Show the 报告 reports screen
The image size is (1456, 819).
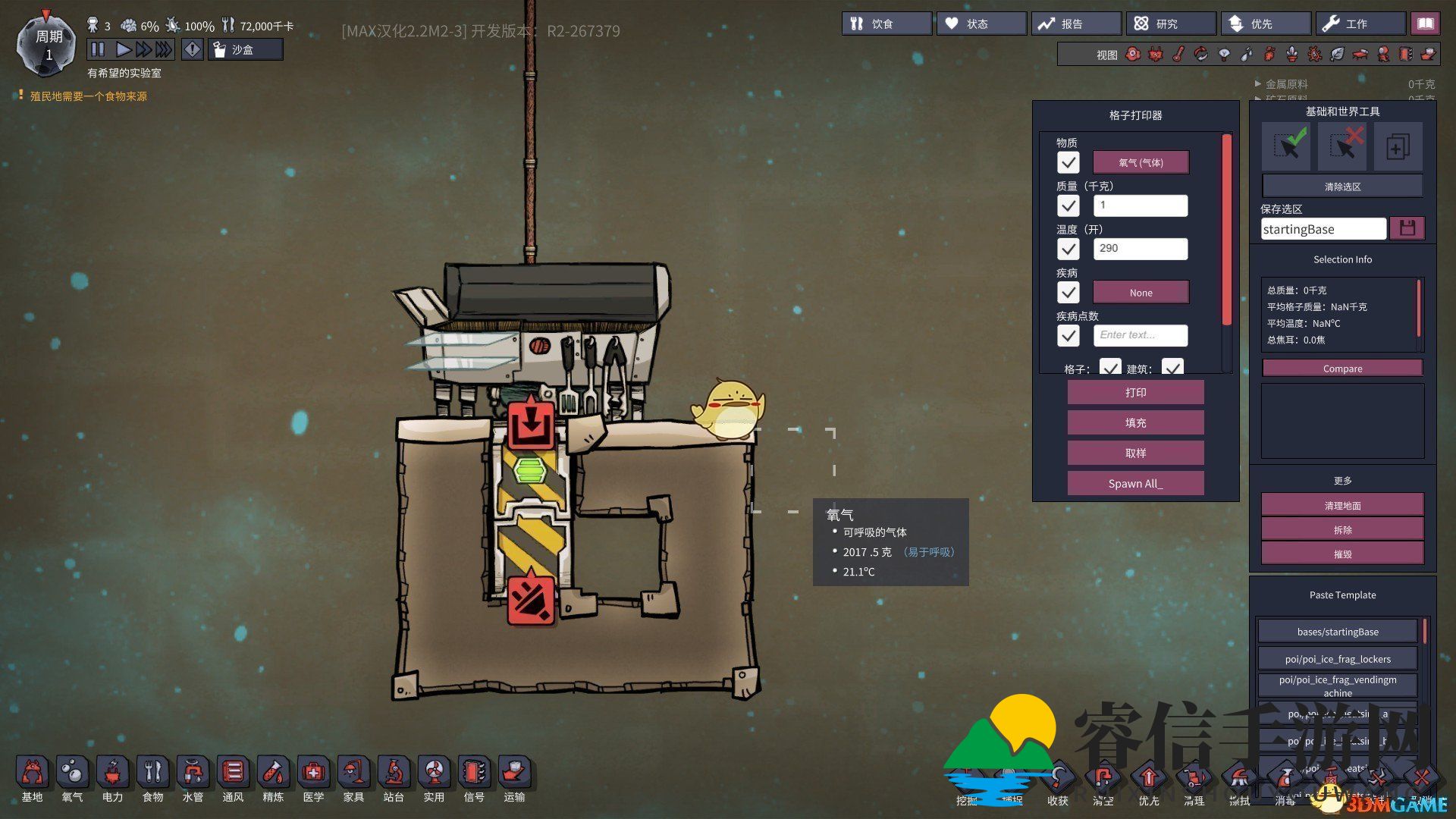point(1076,24)
